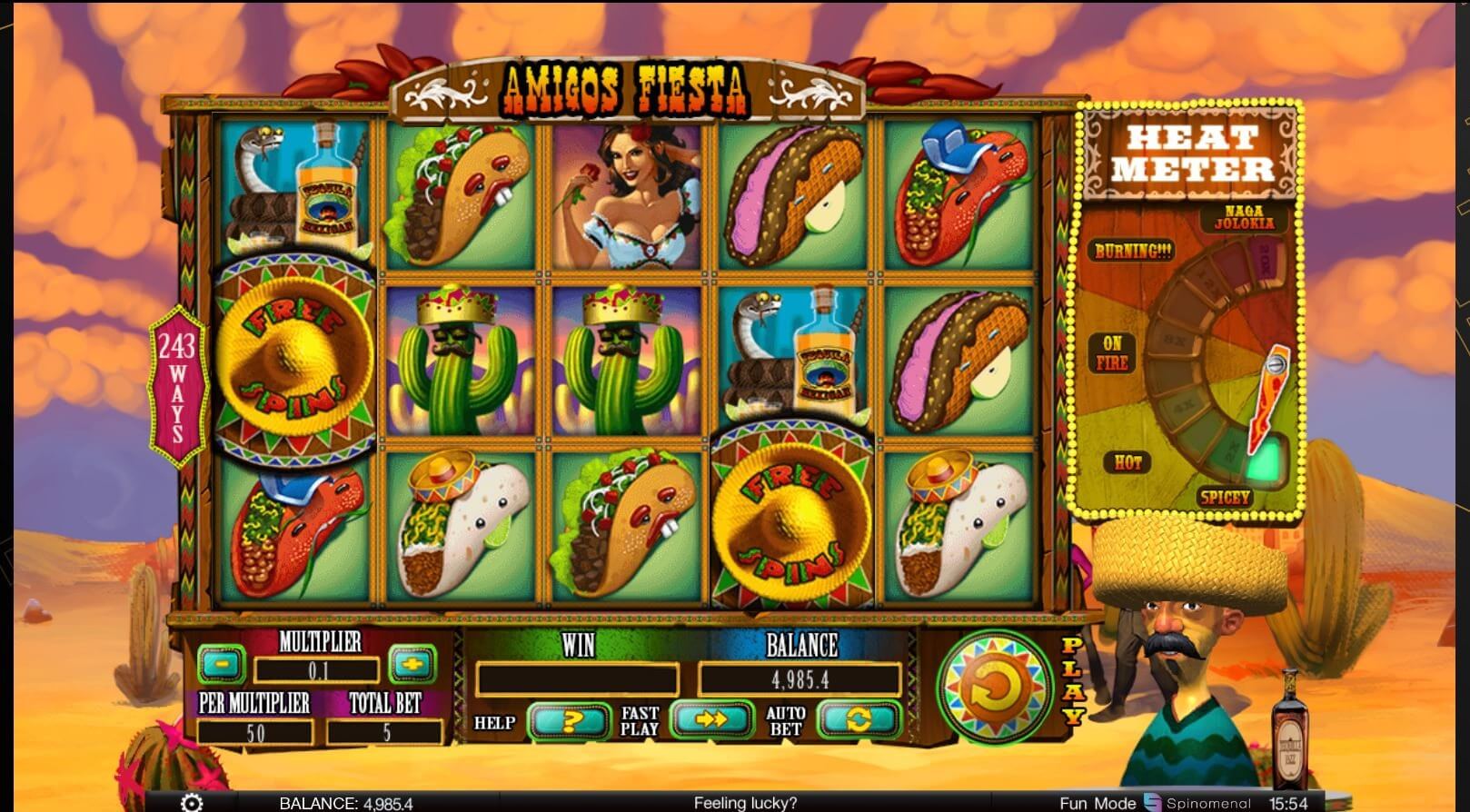
Task: Open Help with the question mark button
Action: [x=570, y=721]
